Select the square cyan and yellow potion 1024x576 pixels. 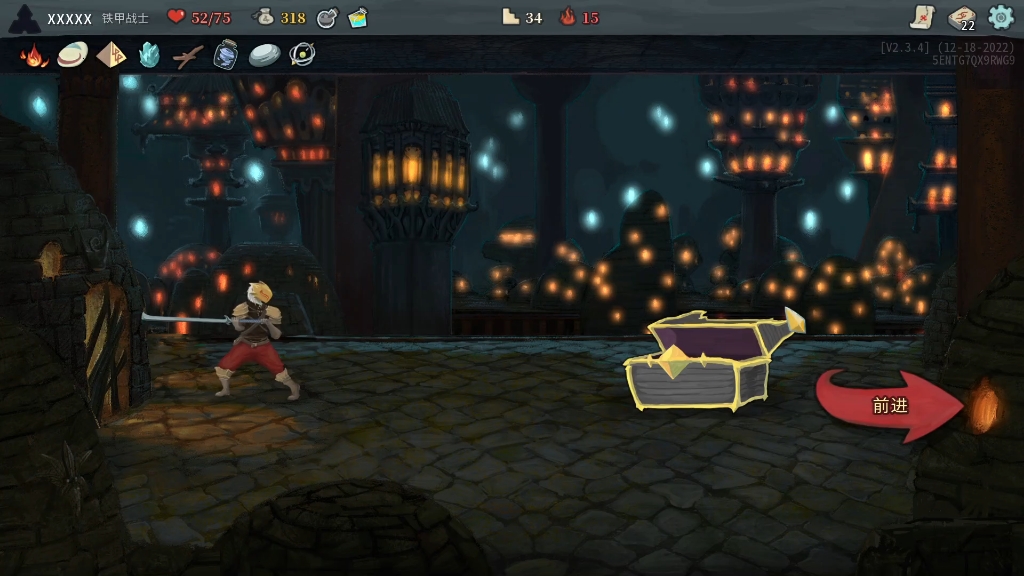pos(358,17)
